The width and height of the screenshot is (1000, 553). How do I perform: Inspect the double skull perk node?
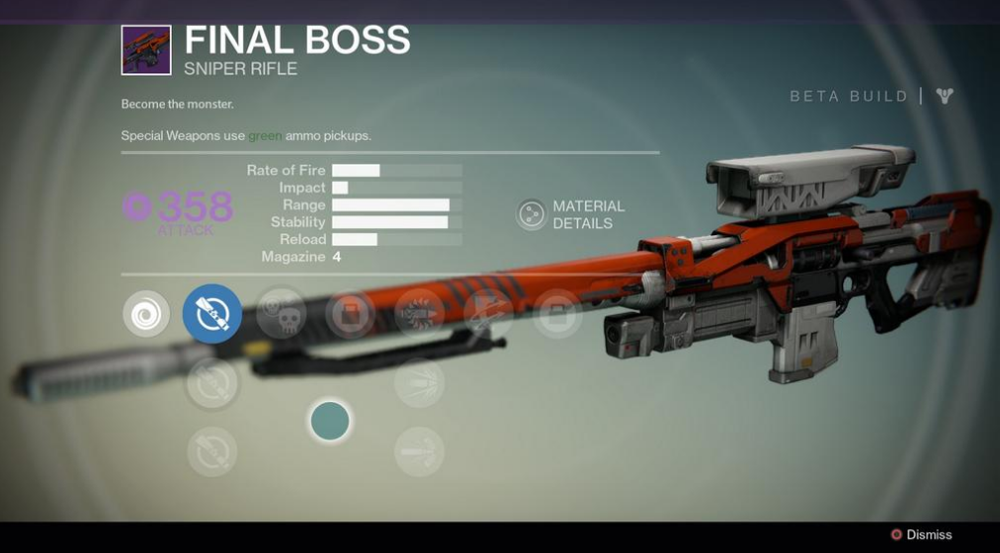tap(281, 313)
